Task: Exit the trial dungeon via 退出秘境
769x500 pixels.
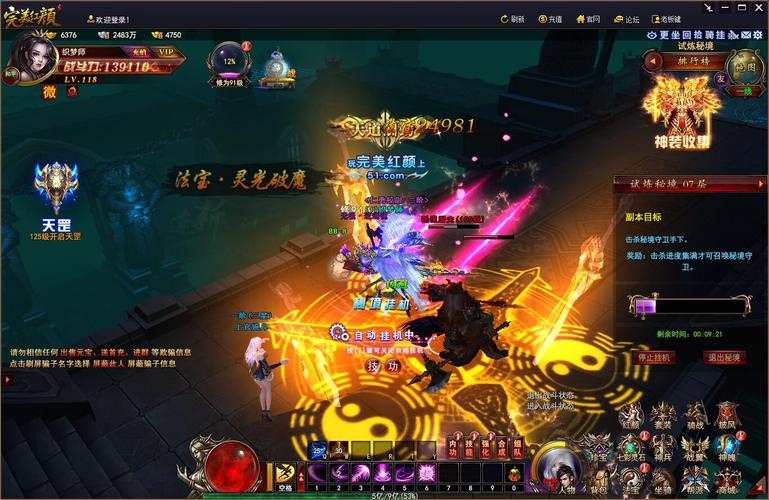Action: 723,357
